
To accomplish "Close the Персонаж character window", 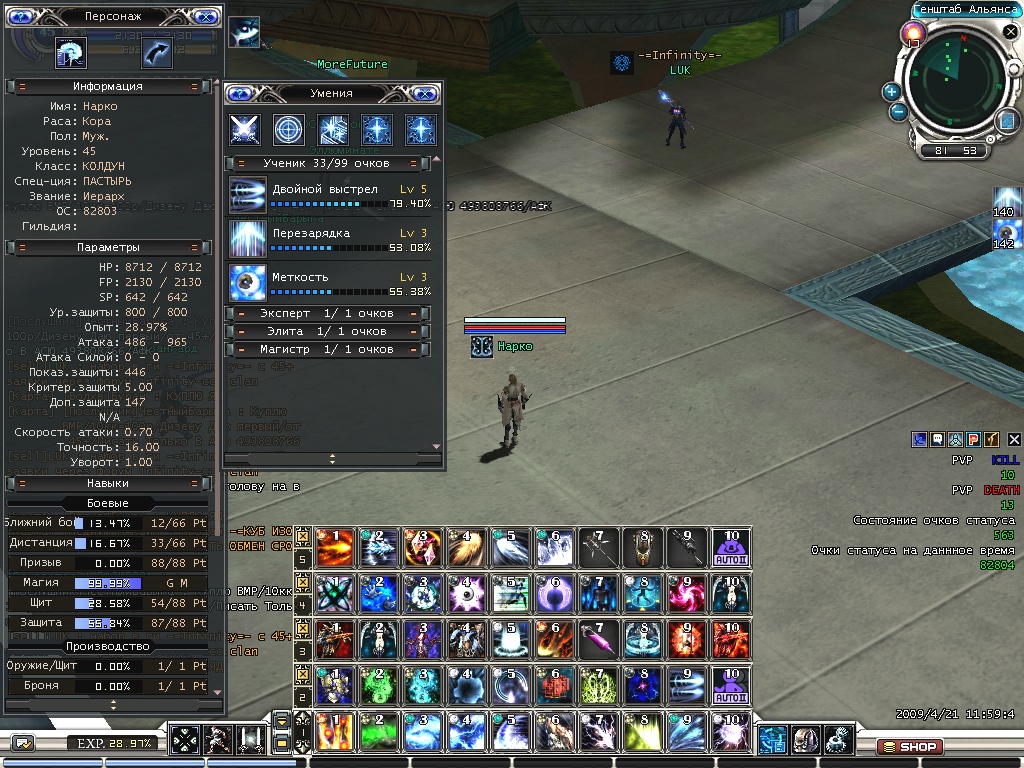I will click(x=203, y=17).
